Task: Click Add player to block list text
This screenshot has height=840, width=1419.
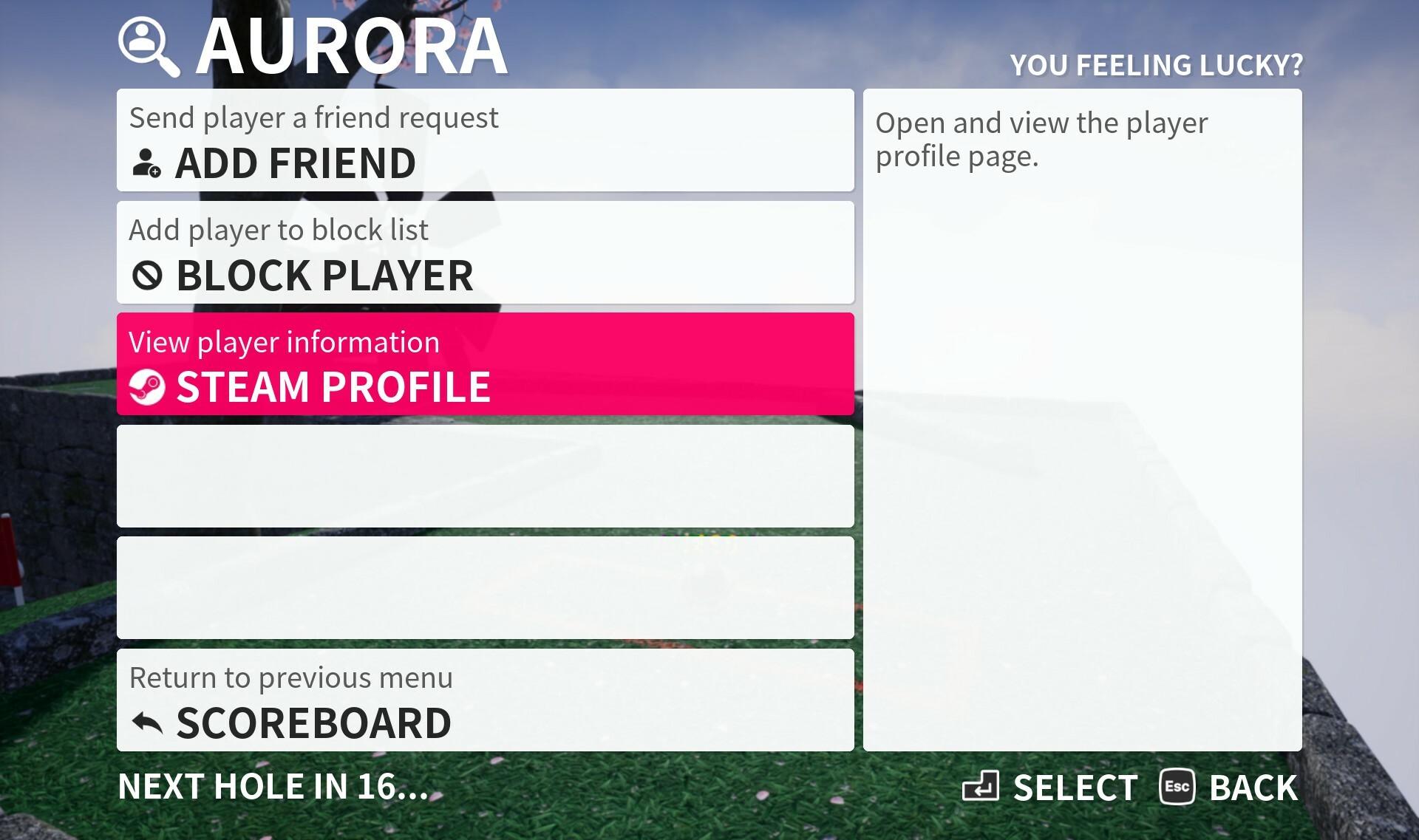Action: (x=278, y=230)
